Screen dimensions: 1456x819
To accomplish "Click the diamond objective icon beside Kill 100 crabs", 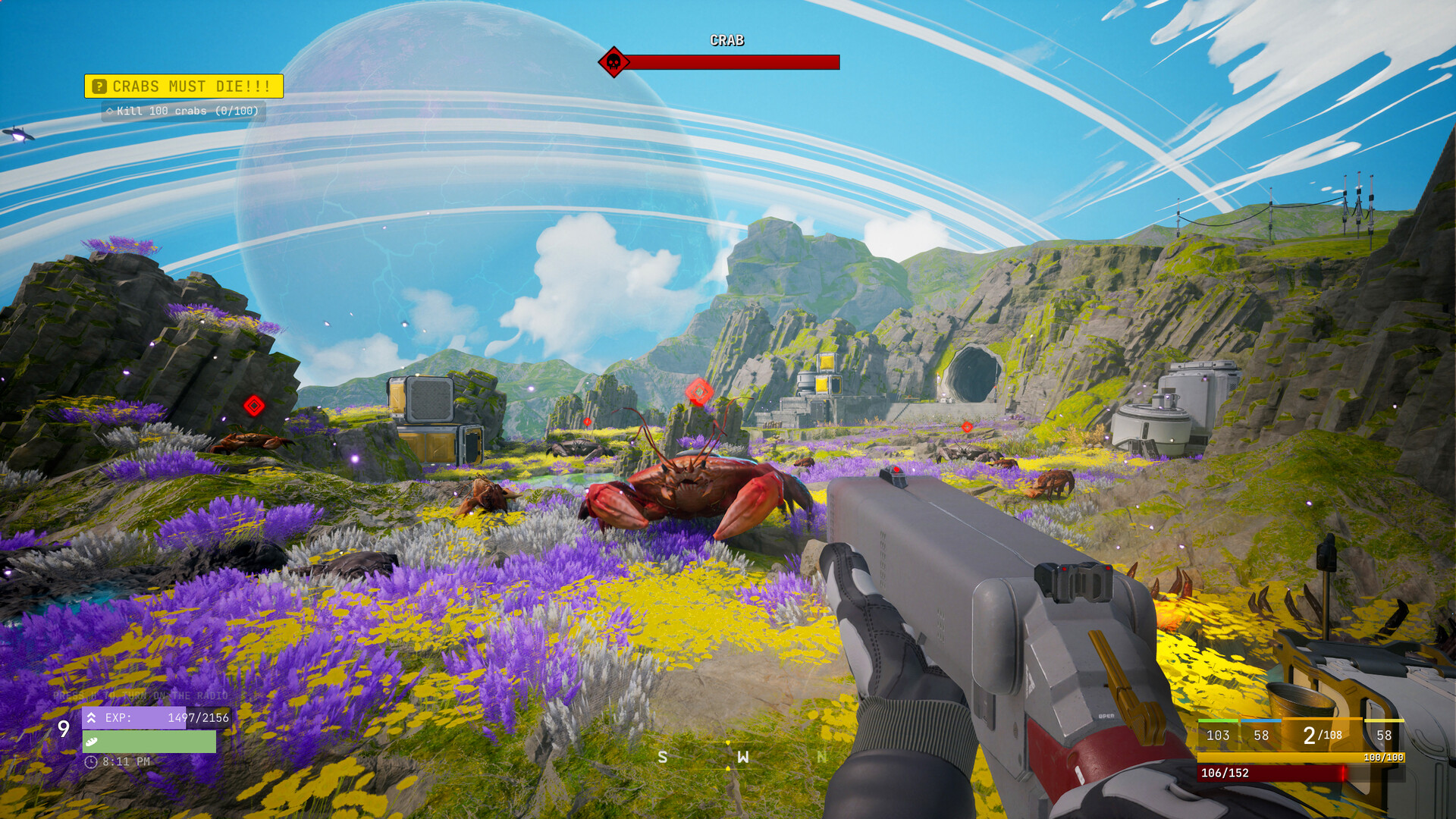I will click(108, 111).
